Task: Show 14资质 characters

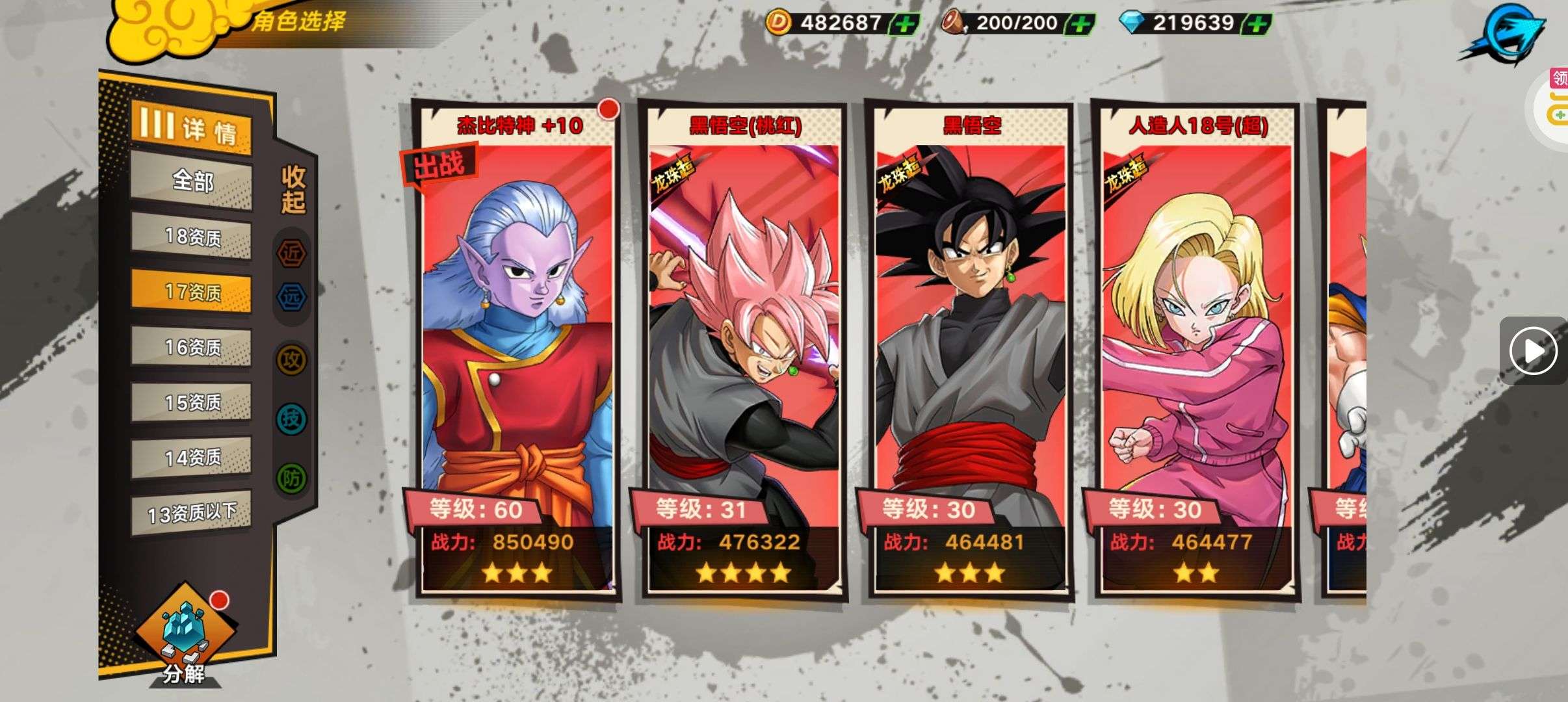Action: (x=192, y=458)
